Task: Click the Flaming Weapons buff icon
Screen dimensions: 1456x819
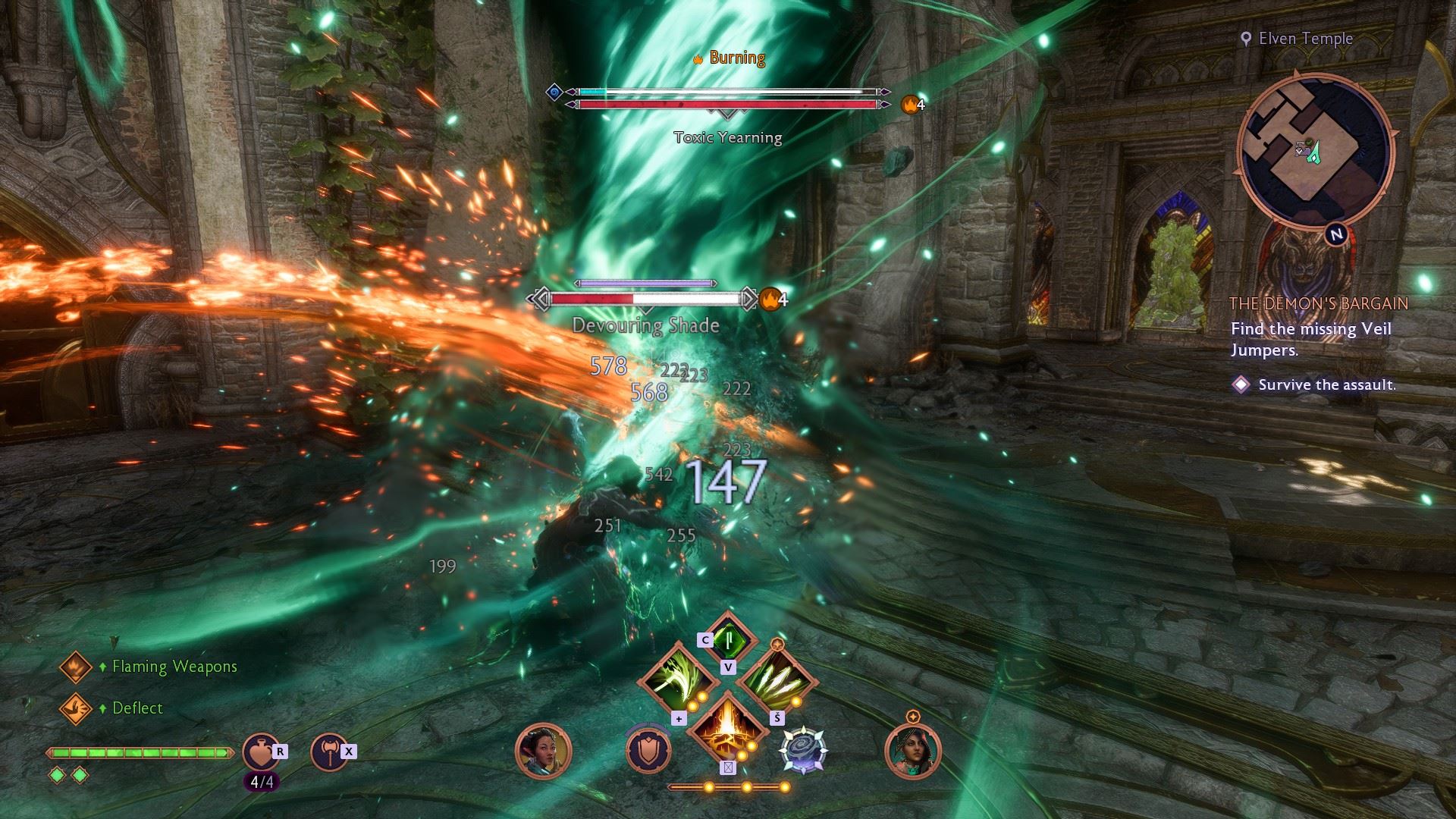Action: 76,667
